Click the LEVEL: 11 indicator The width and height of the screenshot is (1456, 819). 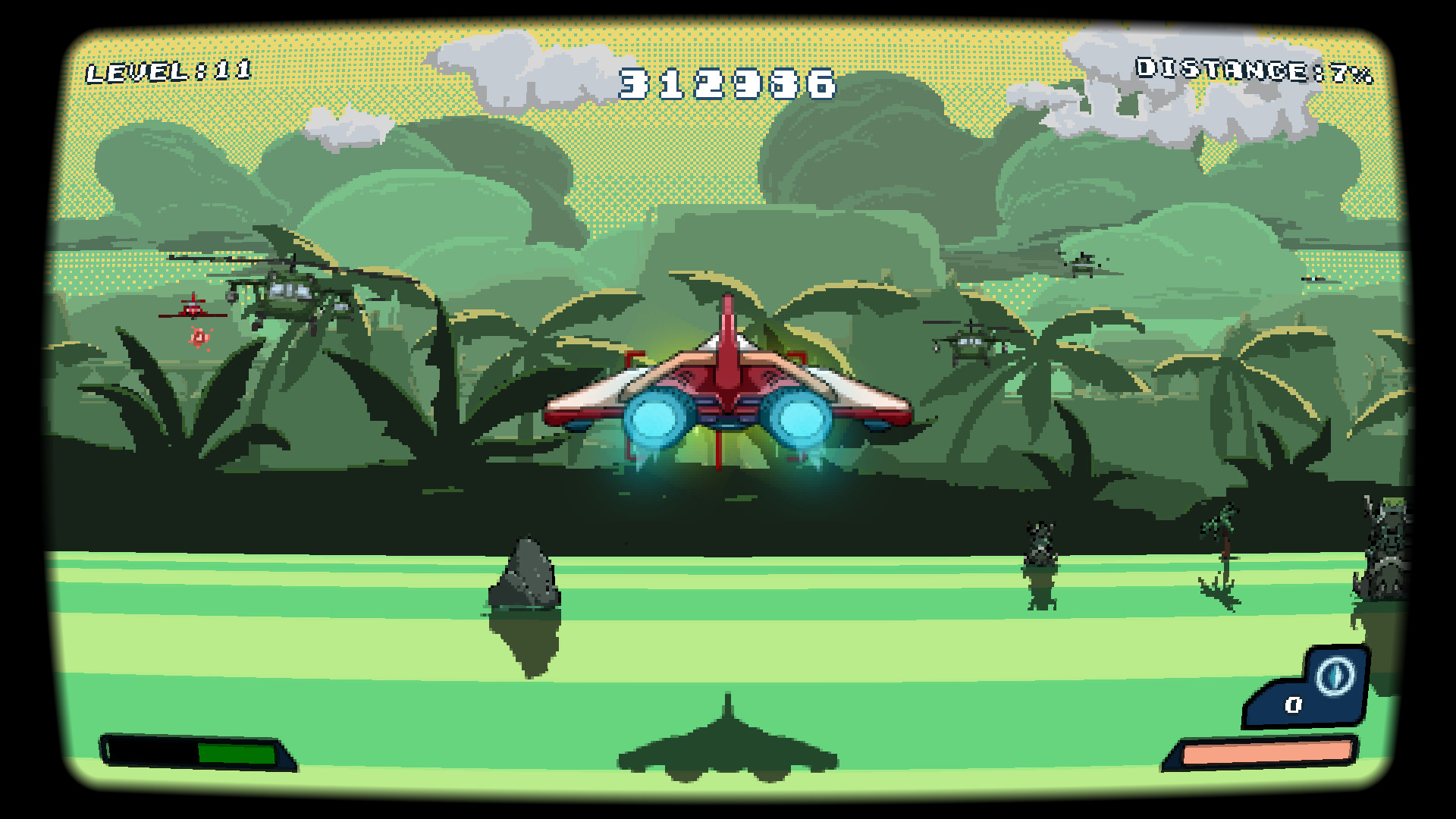click(x=168, y=71)
